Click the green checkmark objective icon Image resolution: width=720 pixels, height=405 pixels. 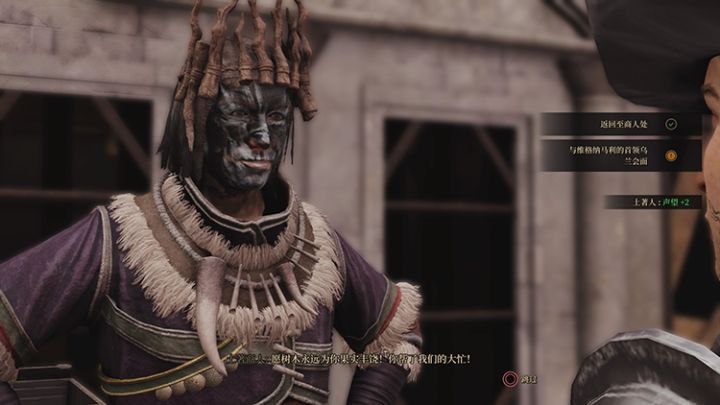671,124
